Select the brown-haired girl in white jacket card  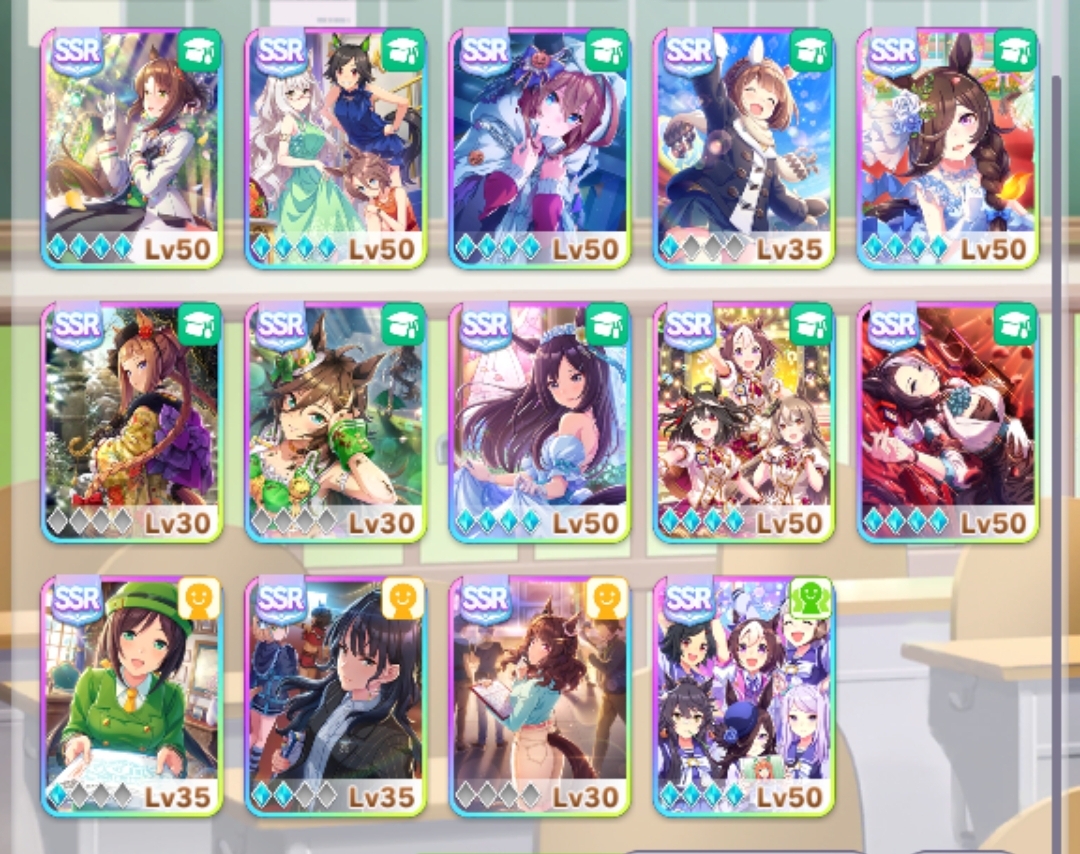tap(132, 148)
